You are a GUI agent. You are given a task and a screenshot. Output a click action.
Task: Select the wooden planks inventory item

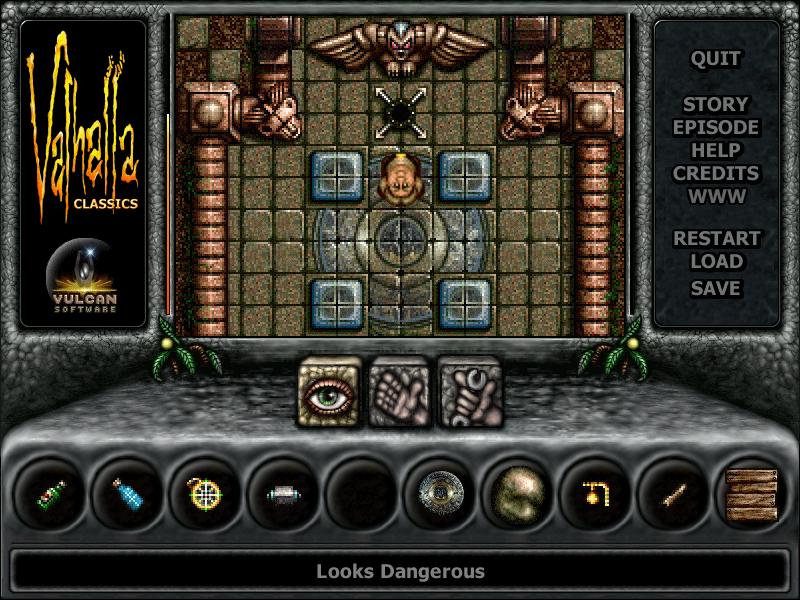(x=752, y=493)
